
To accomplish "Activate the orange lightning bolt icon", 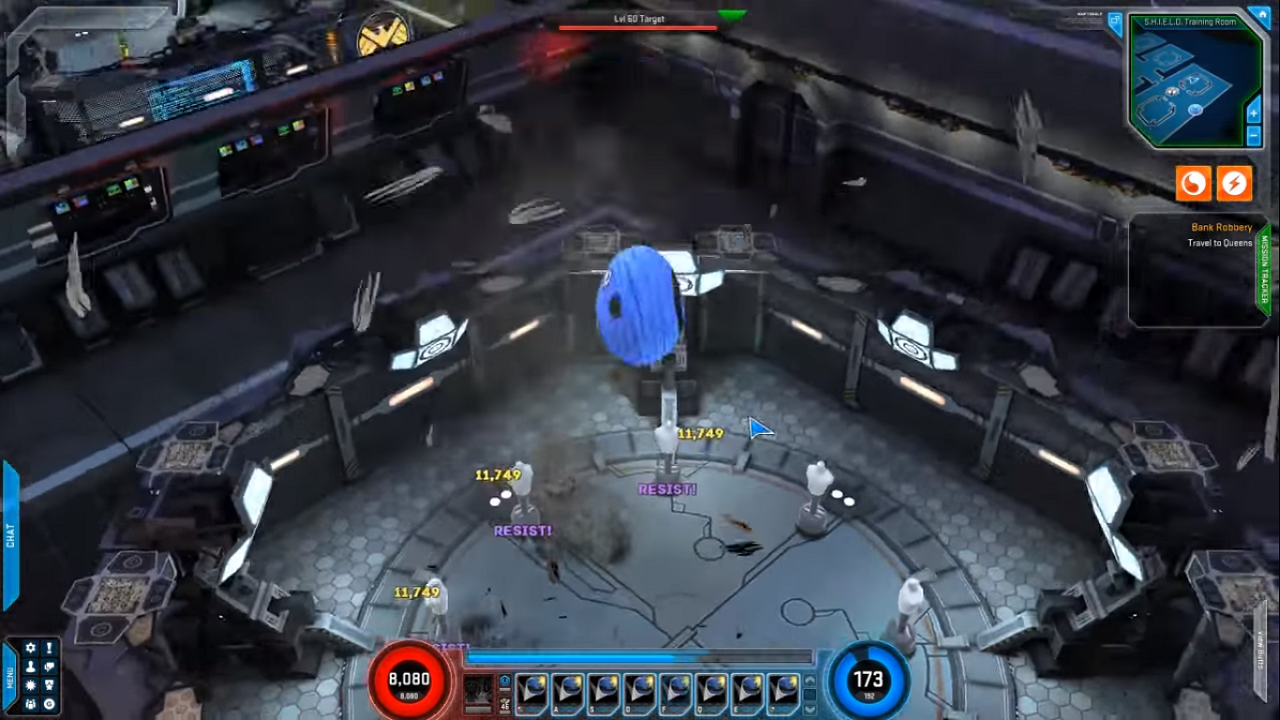I will tap(1235, 183).
